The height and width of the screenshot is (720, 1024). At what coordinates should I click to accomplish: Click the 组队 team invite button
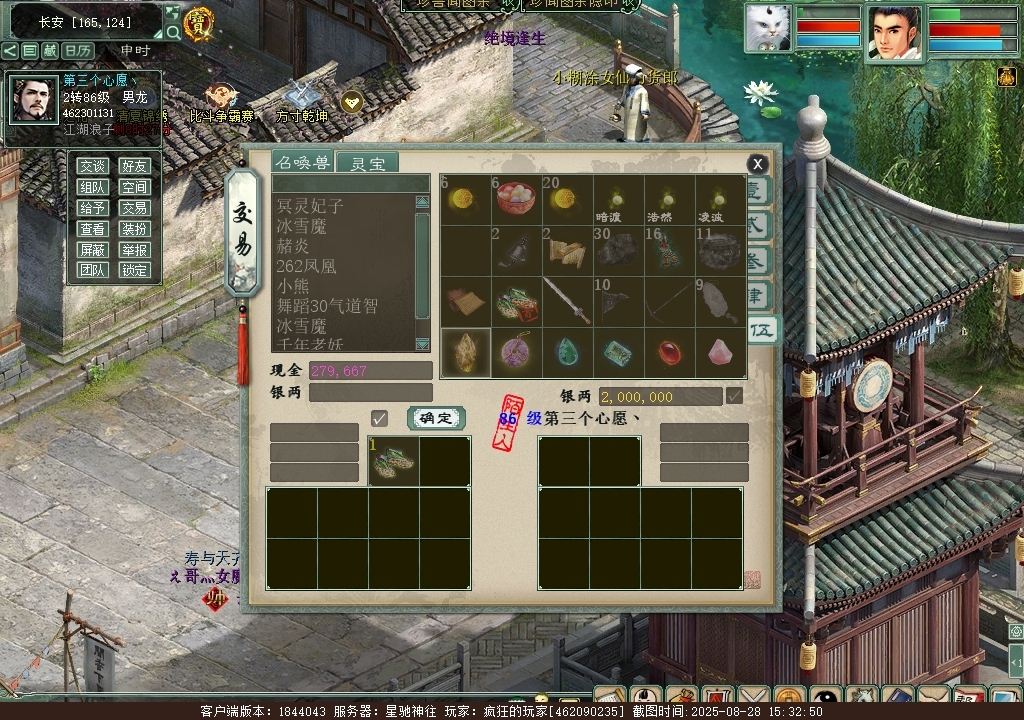point(93,187)
